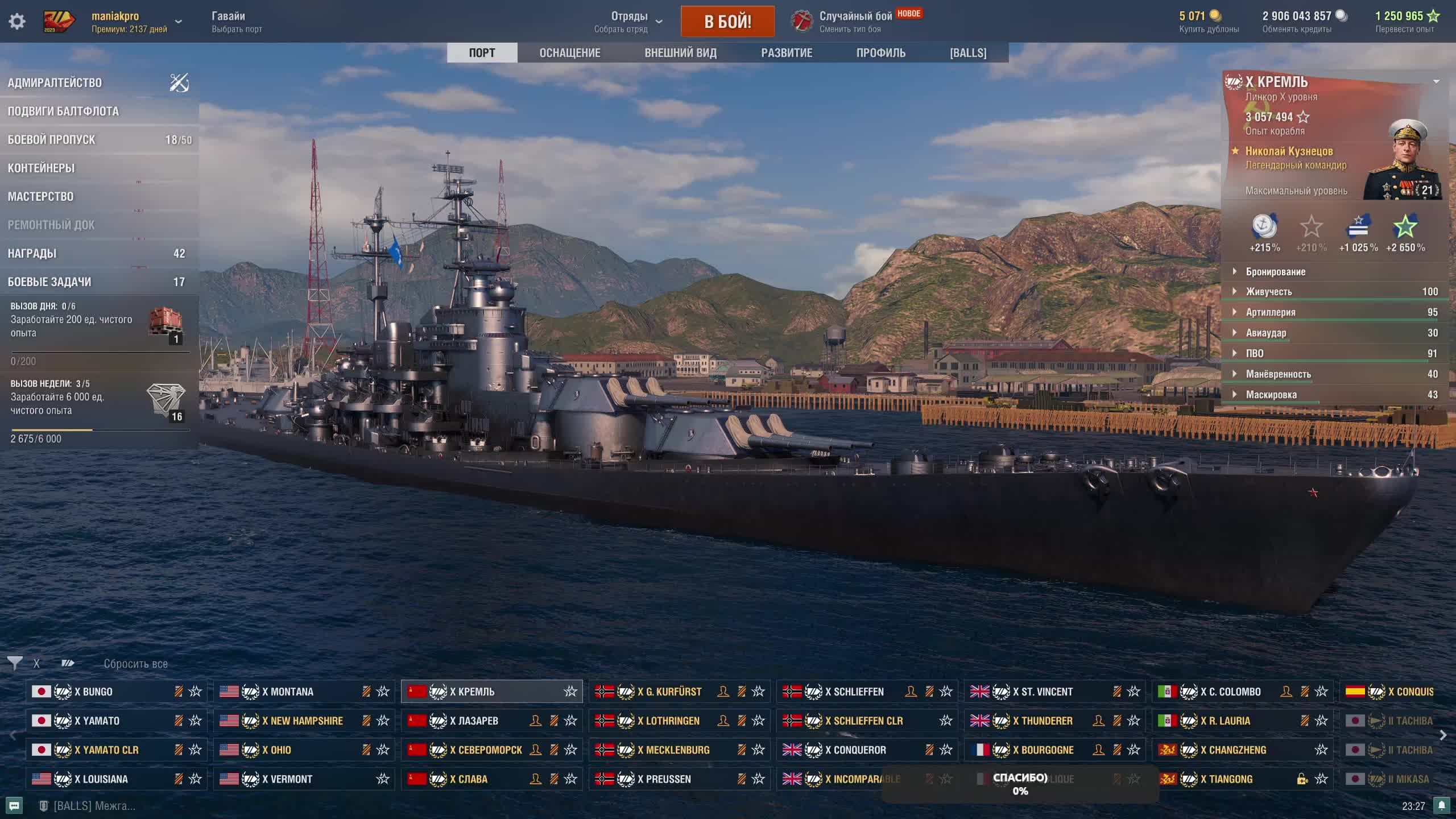This screenshot has height=819, width=1456.
Task: Open БОЕВОЙ ПРОПУСК battle pass
Action: tap(51, 140)
